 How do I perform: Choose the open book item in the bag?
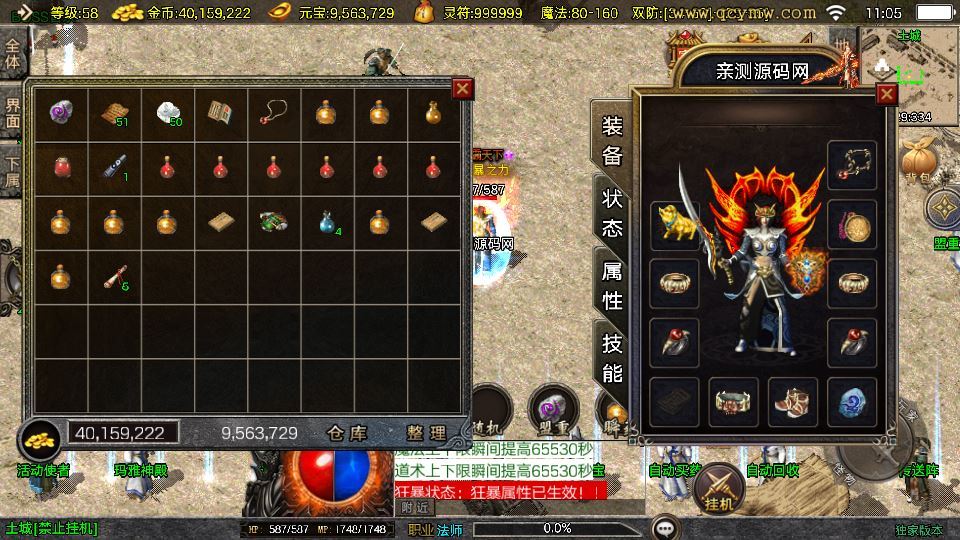point(220,113)
